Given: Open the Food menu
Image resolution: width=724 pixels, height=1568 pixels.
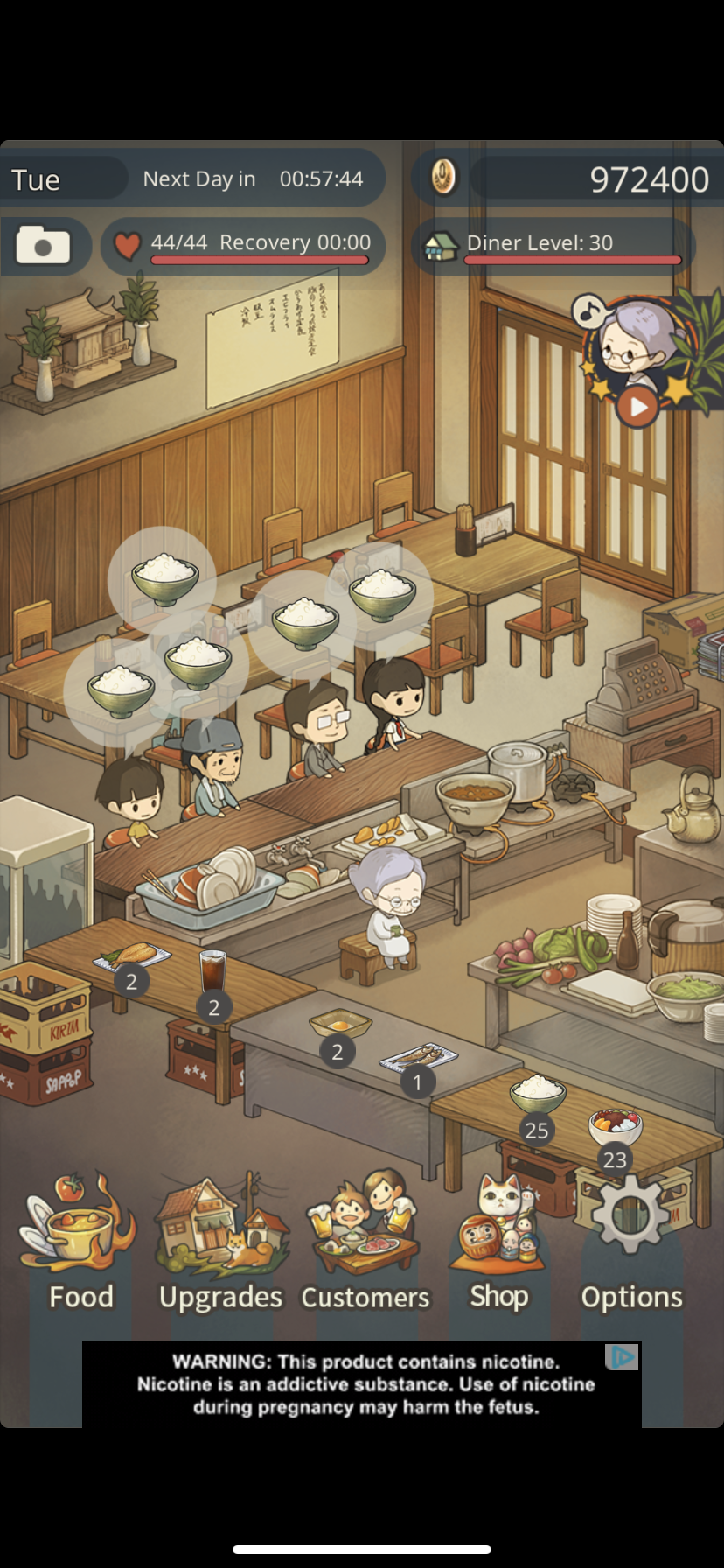Looking at the screenshot, I should (x=80, y=1242).
